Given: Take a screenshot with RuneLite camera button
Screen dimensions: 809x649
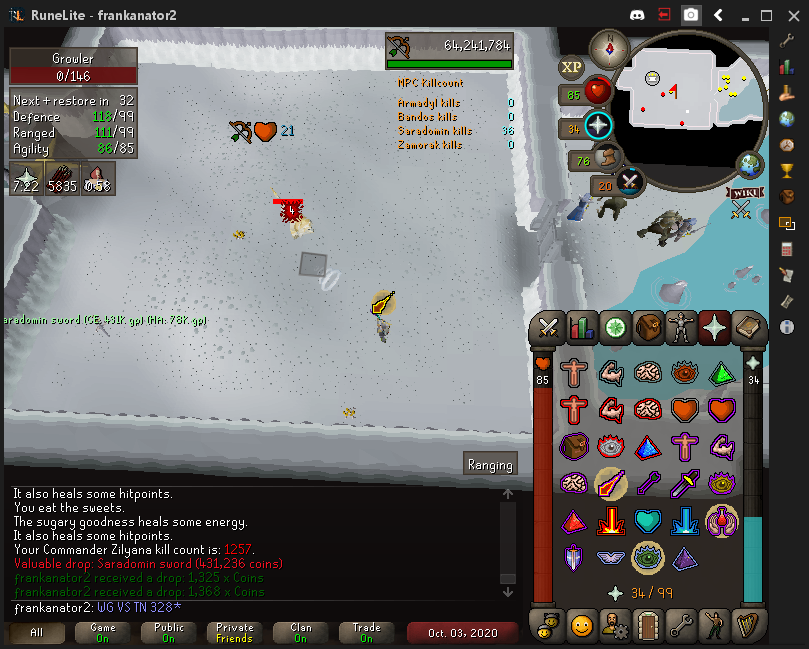Looking at the screenshot, I should (x=691, y=15).
